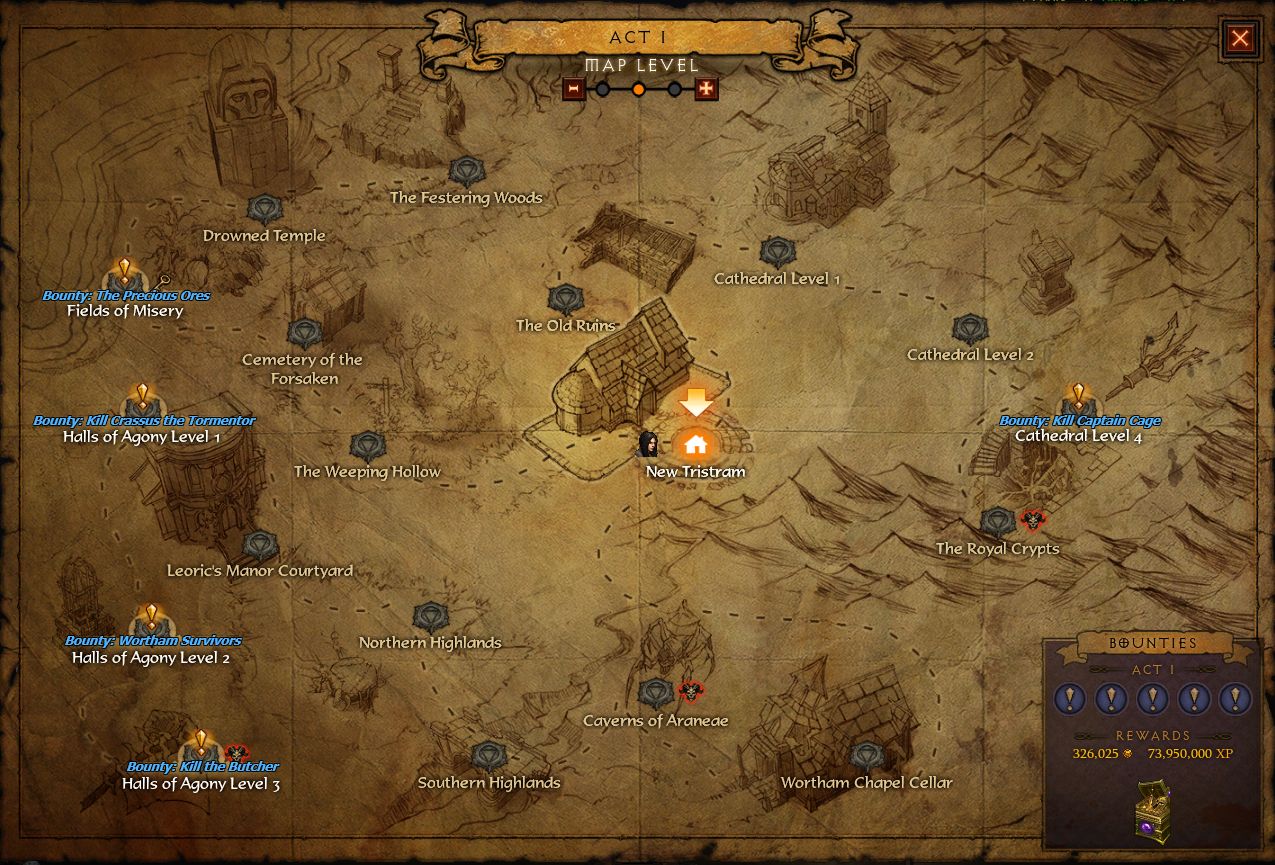Teleport to the New Tristram waypoint
The width and height of the screenshot is (1275, 865).
695,444
